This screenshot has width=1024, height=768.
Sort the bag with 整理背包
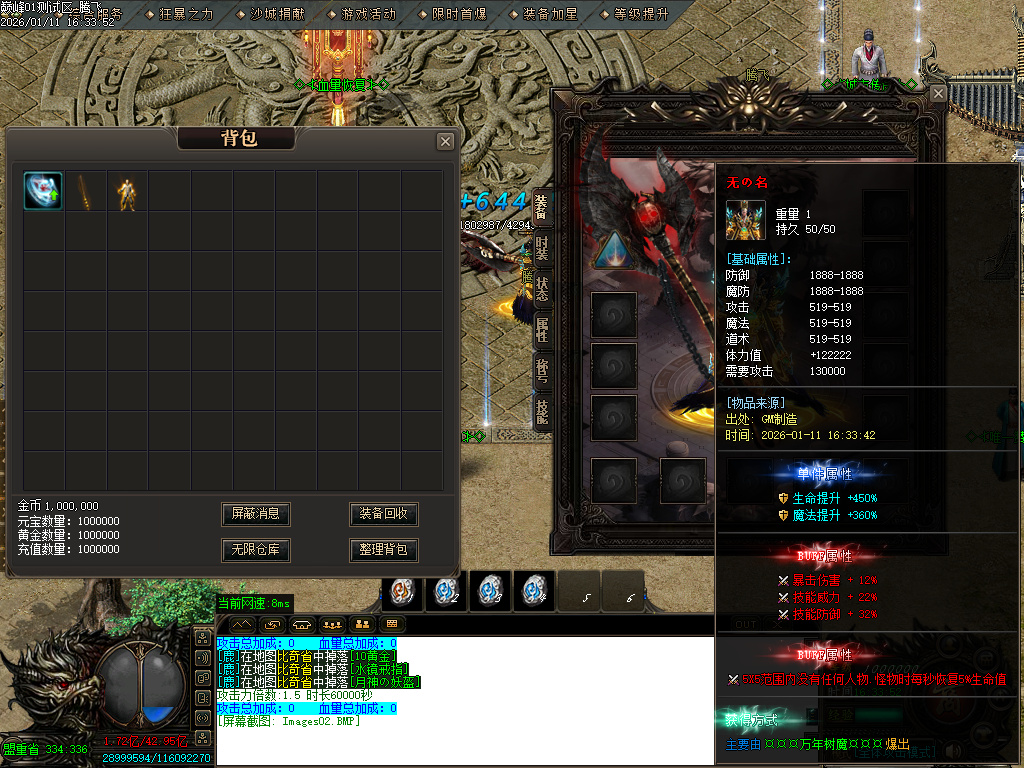[x=383, y=550]
